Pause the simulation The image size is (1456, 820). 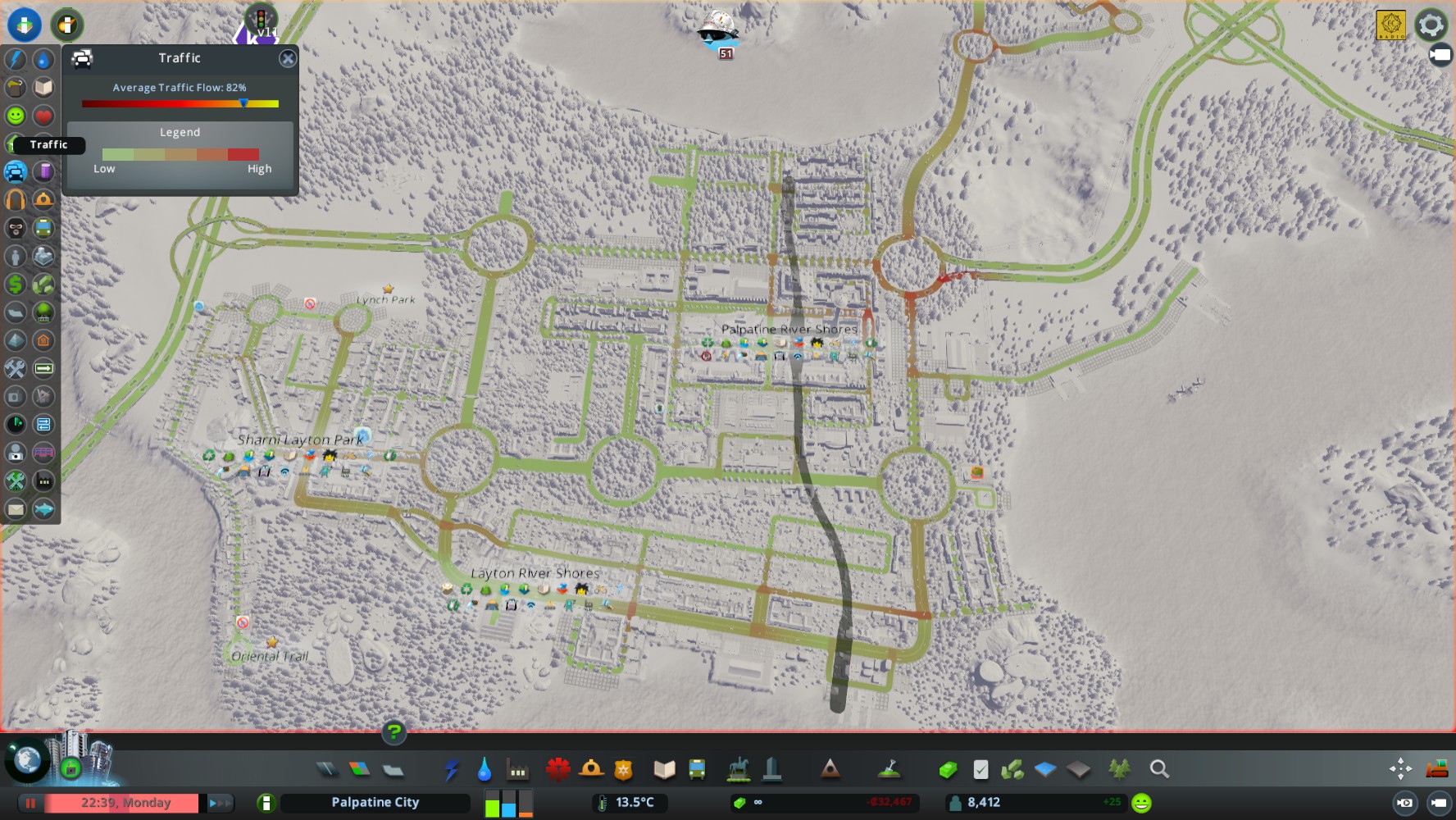click(30, 803)
